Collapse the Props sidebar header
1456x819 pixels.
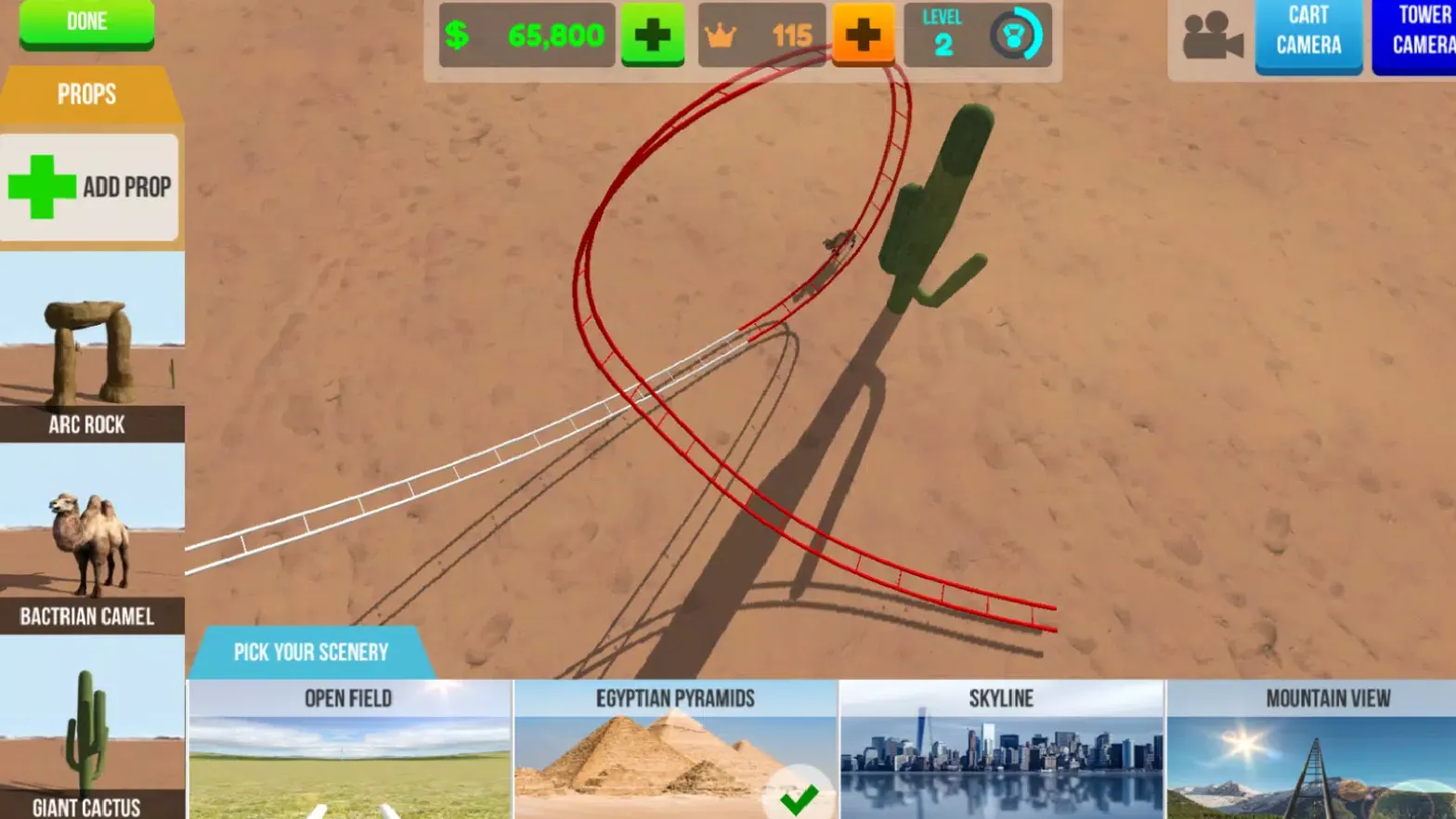click(x=86, y=94)
